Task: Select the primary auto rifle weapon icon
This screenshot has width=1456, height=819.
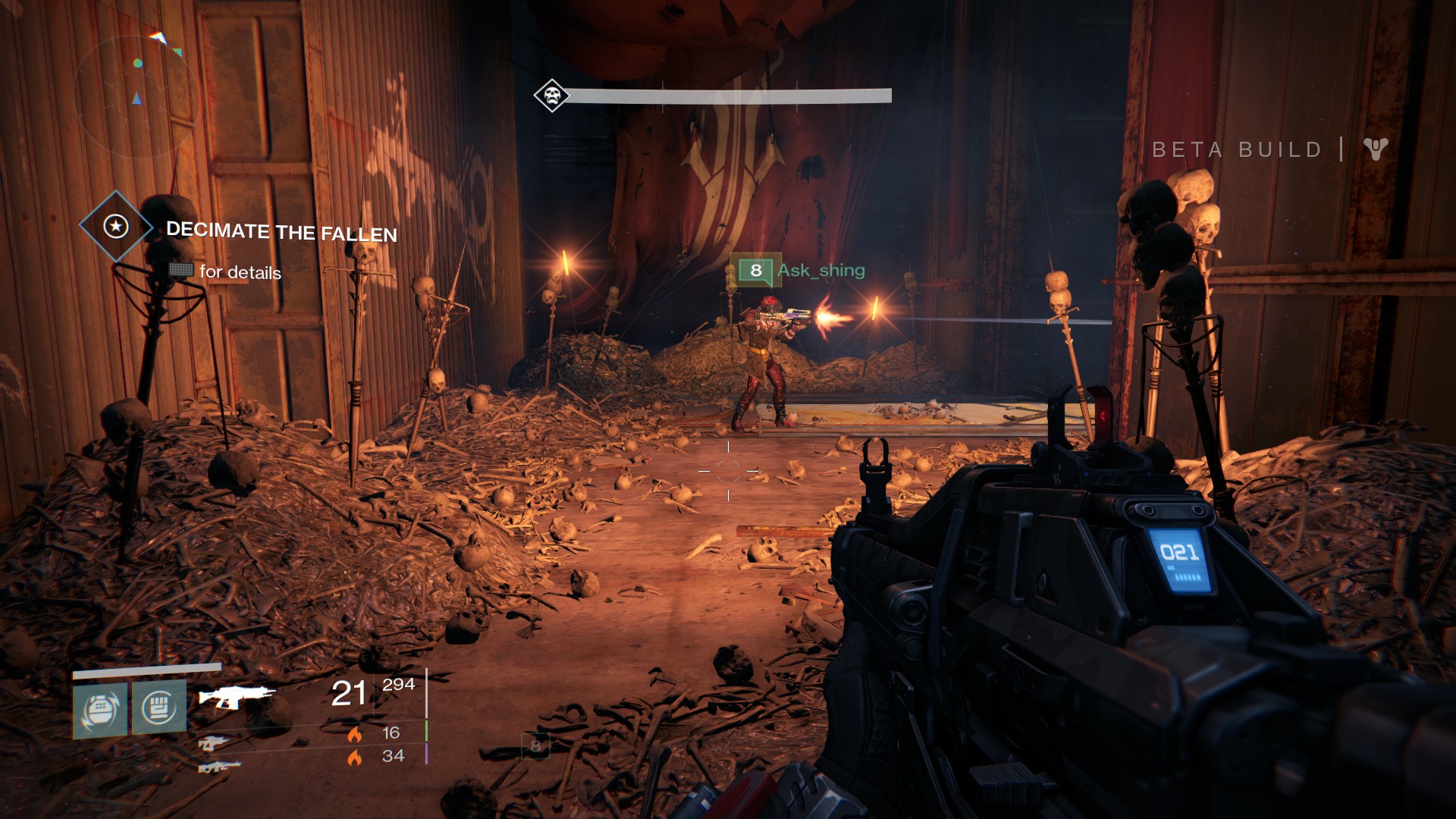Action: click(237, 695)
